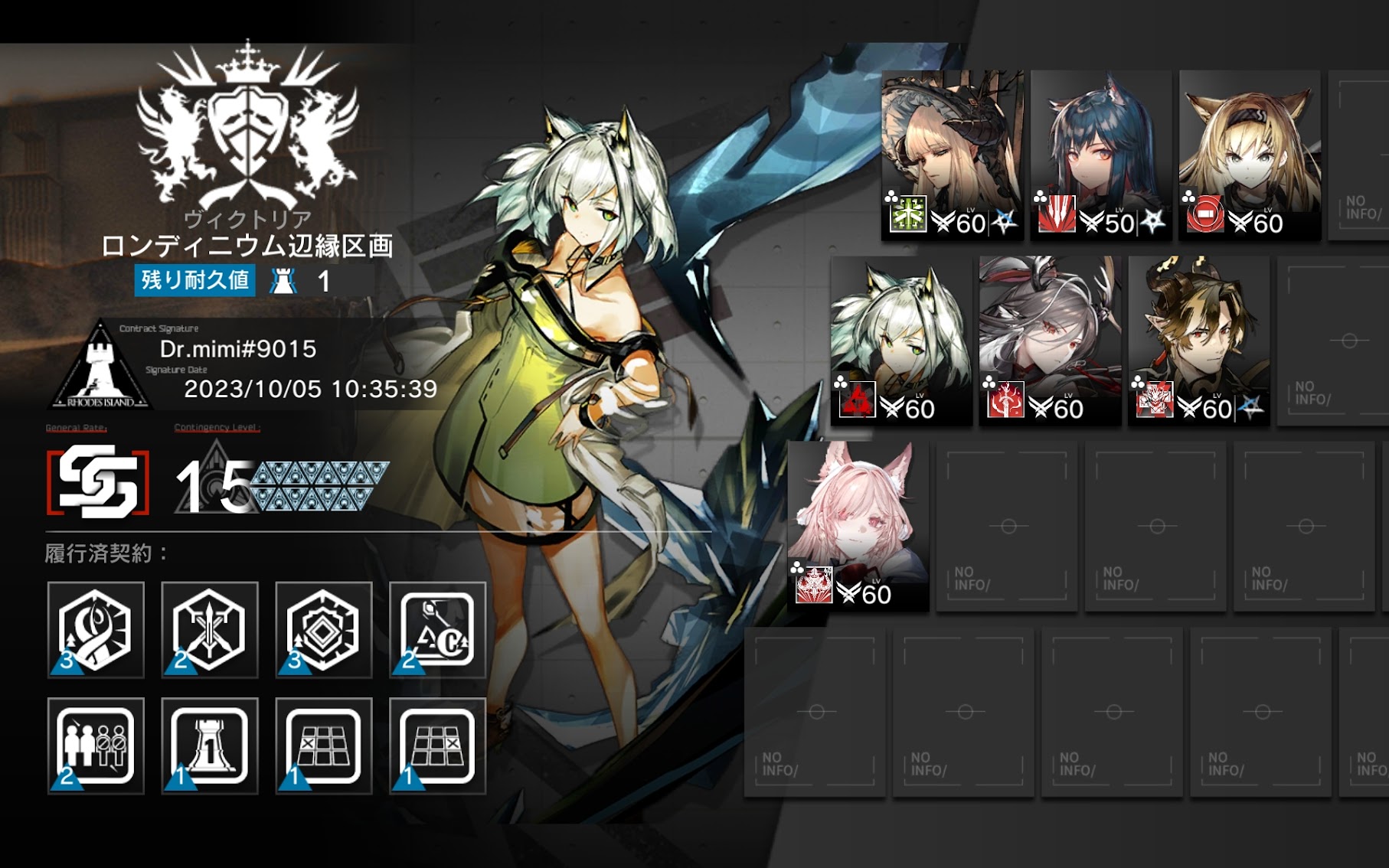
Task: Select the blonde horned operator card with hat
Action: pyautogui.click(x=952, y=155)
